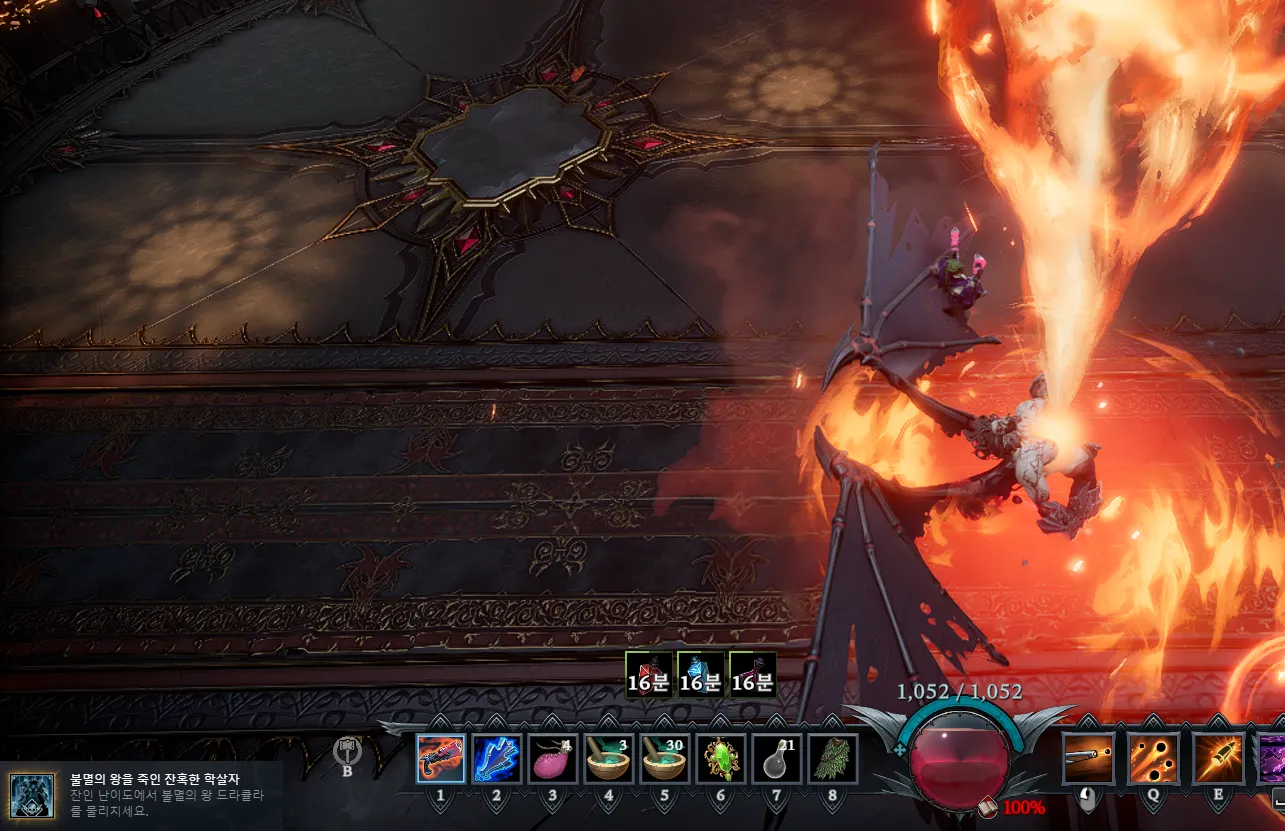The height and width of the screenshot is (831, 1285).
Task: Use the mortar bowl with count 3
Action: click(609, 759)
